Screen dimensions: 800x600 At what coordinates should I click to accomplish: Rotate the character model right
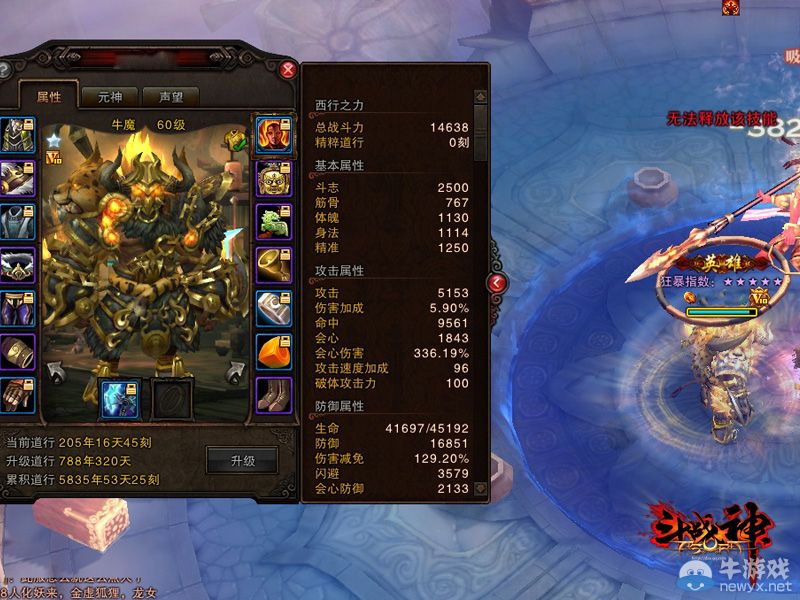tap(237, 373)
